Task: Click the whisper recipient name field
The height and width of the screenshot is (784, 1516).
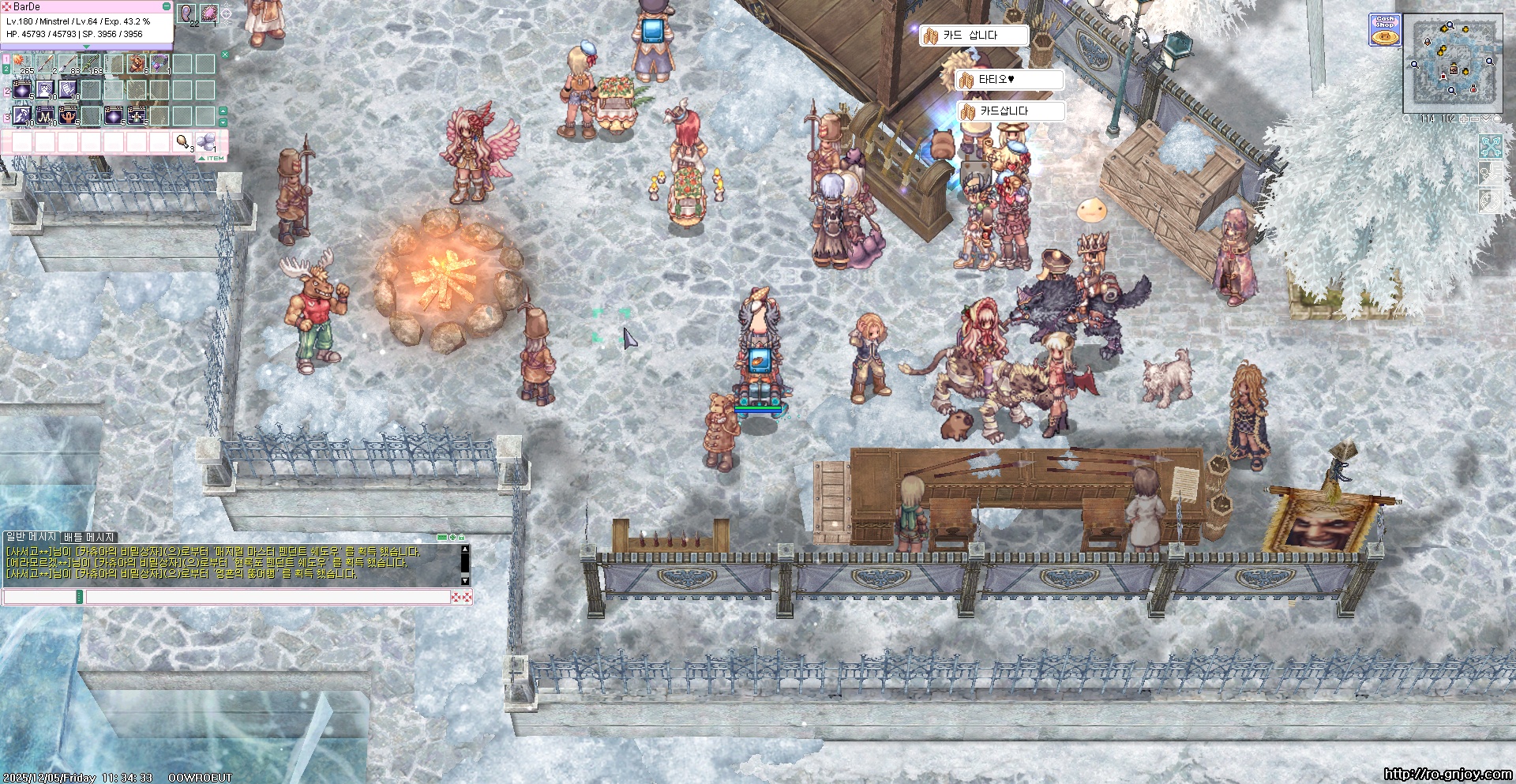Action: pos(39,598)
